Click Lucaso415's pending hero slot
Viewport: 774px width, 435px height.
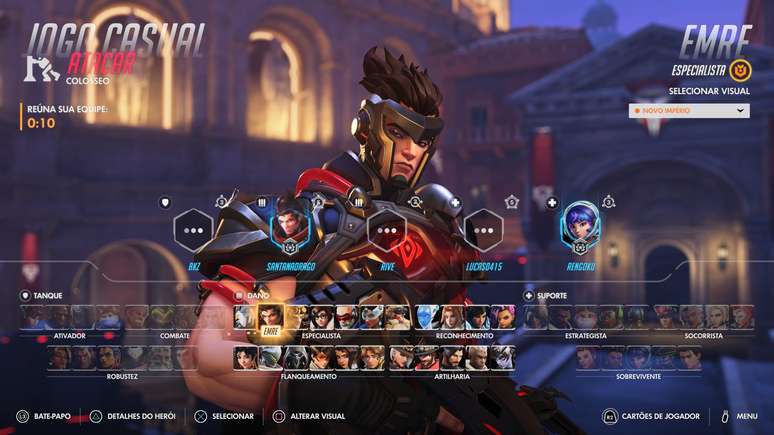(483, 230)
